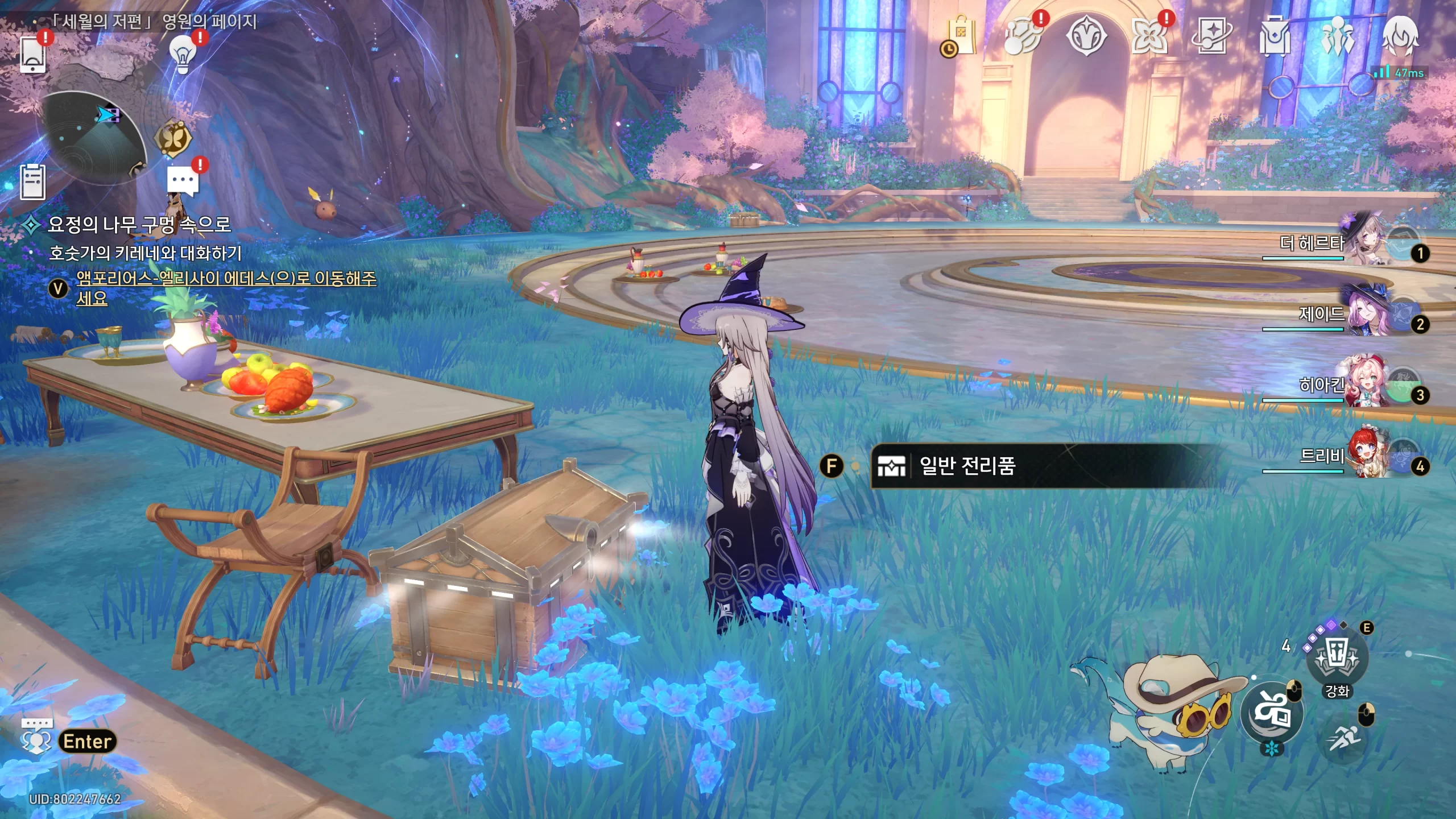Open the speech bubble messages icon
Viewport: 1456px width, 819px height.
183,181
